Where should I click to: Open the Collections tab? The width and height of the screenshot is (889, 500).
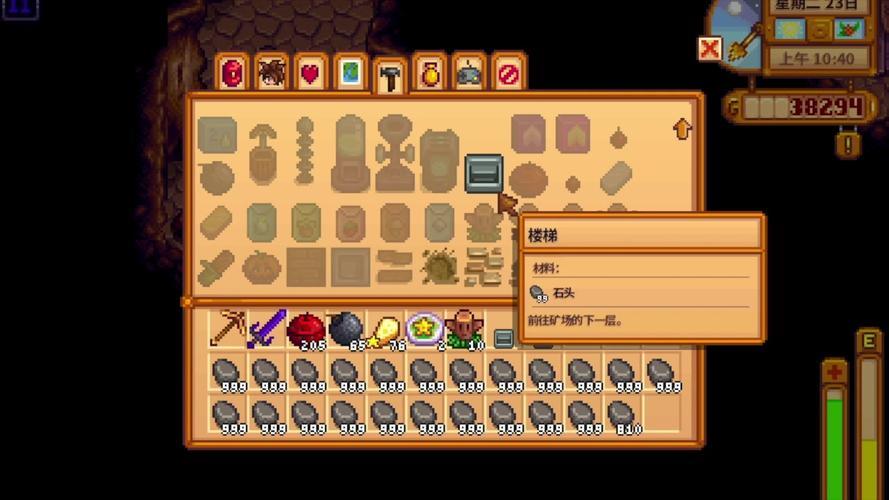coord(429,74)
